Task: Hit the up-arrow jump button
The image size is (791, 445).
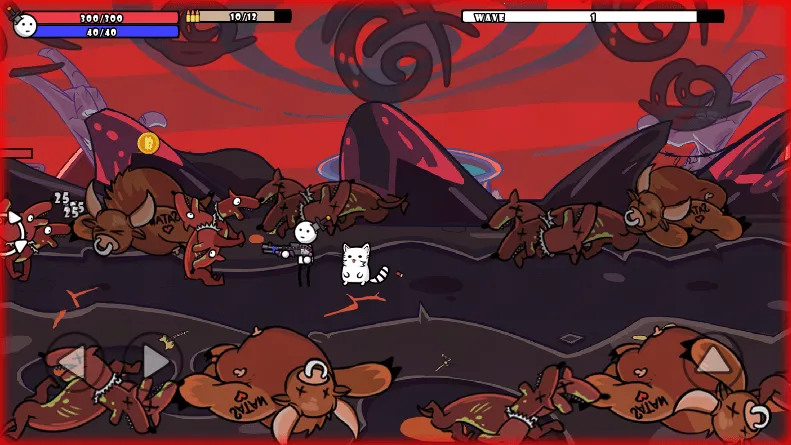Action: click(x=713, y=360)
